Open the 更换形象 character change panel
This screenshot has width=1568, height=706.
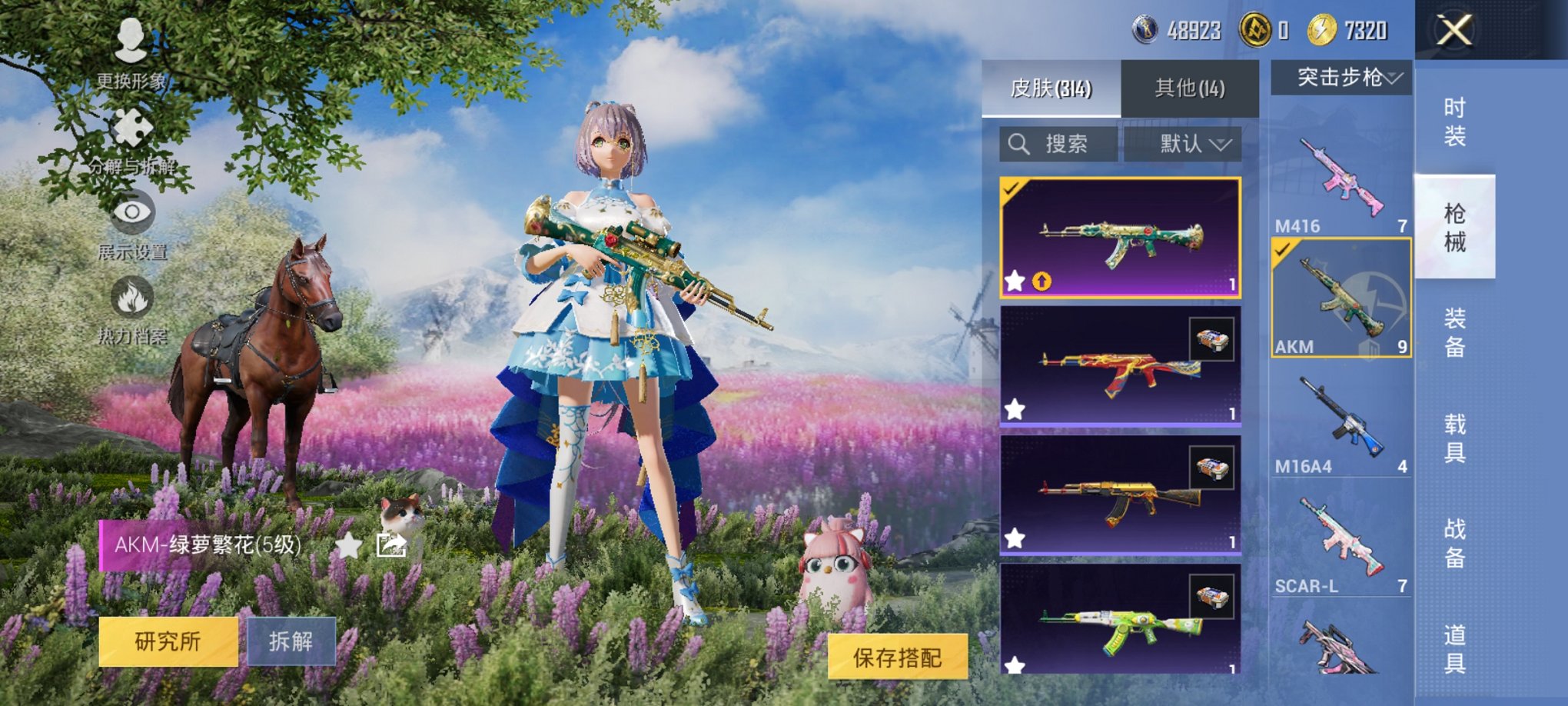point(129,48)
